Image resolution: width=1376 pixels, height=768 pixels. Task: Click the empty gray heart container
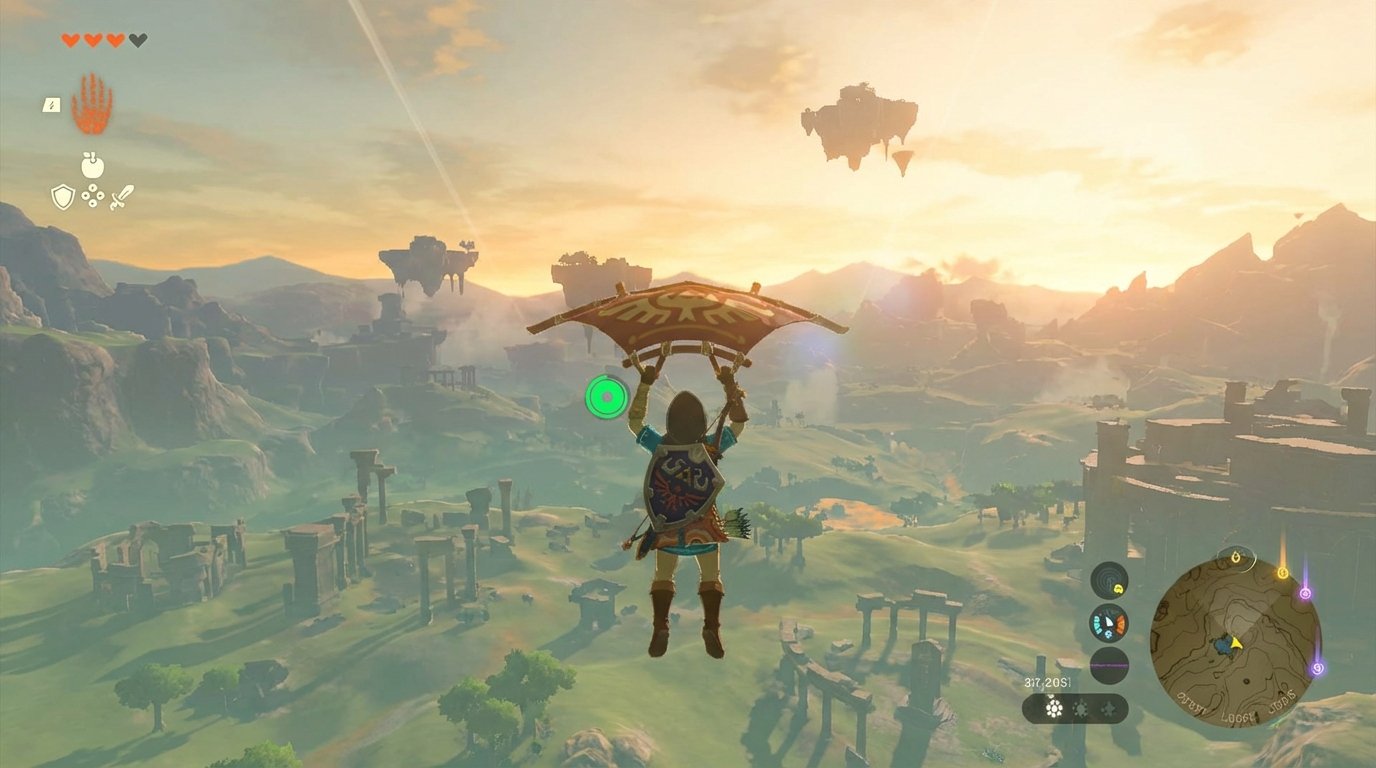point(136,40)
